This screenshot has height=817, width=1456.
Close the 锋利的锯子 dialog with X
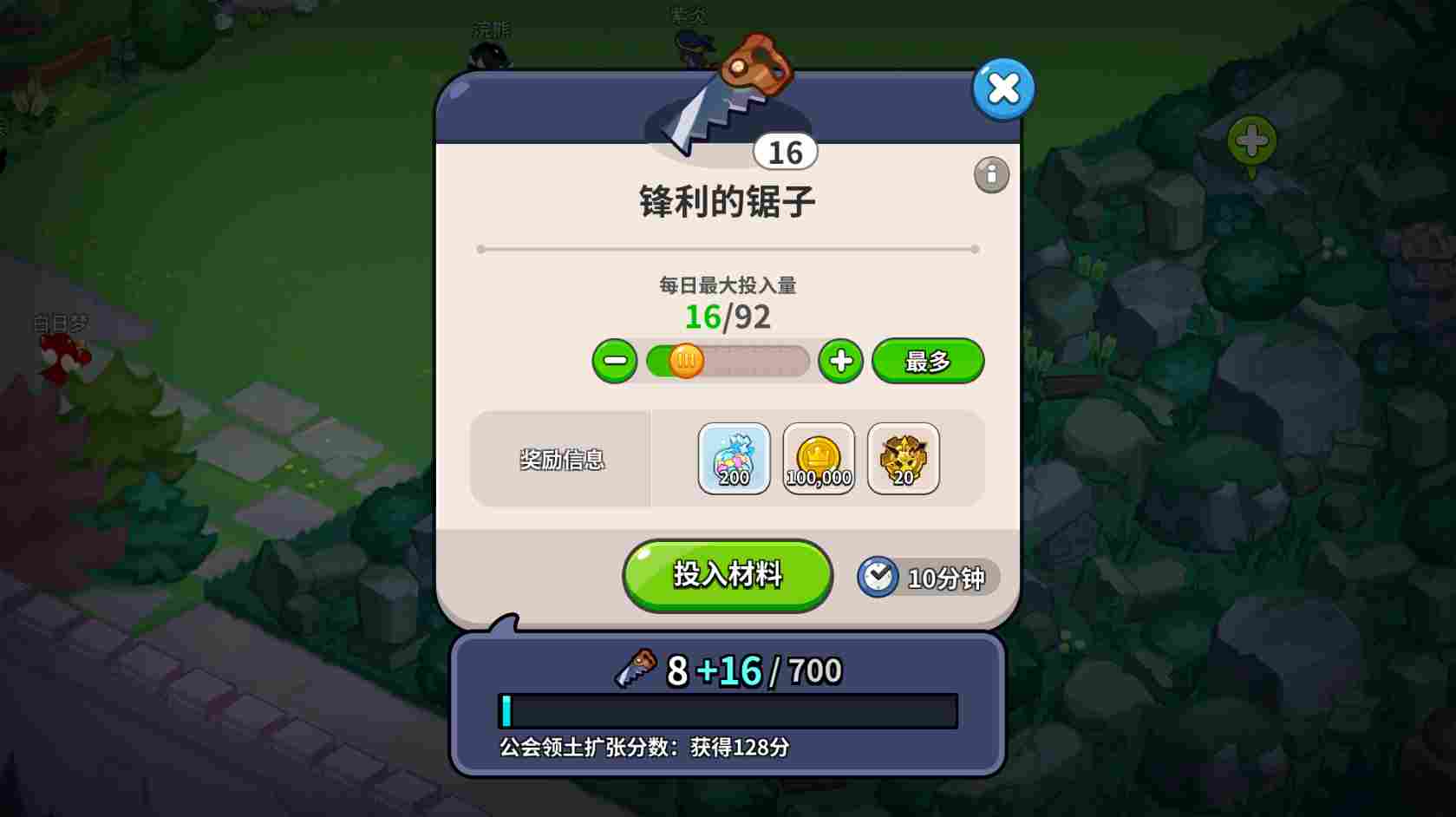click(1002, 88)
